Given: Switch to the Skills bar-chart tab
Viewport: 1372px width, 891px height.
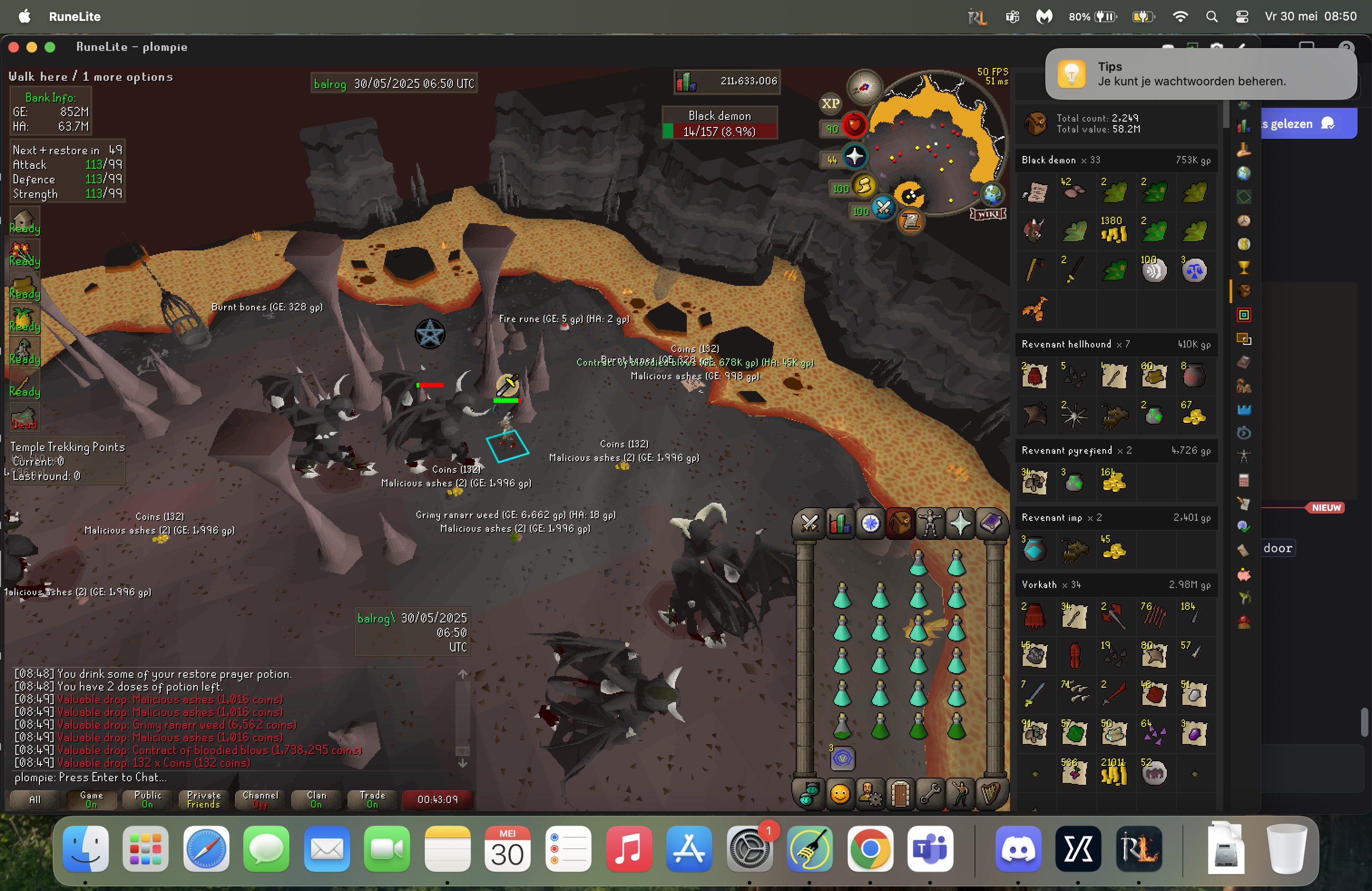Looking at the screenshot, I should pyautogui.click(x=840, y=524).
